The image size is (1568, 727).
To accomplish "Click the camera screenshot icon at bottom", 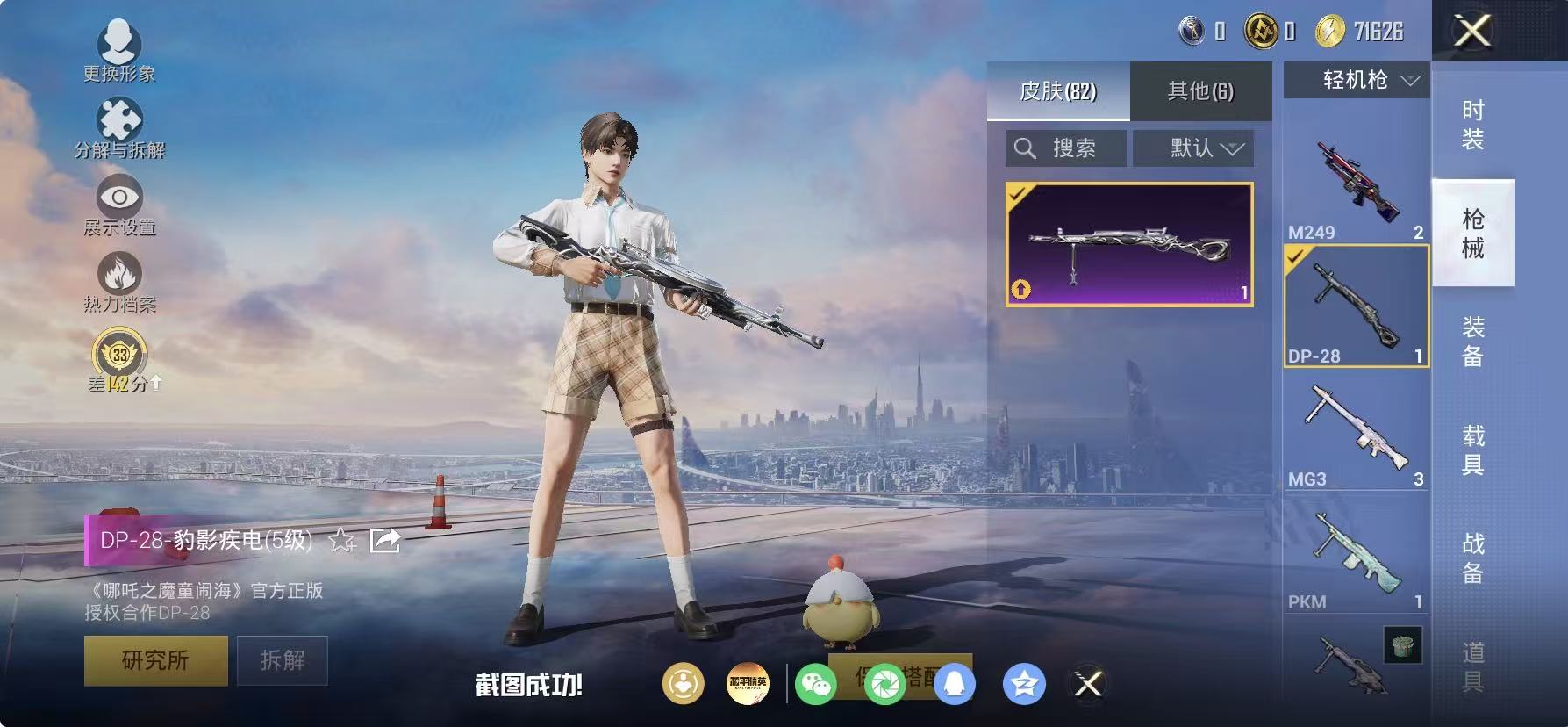I will [886, 683].
